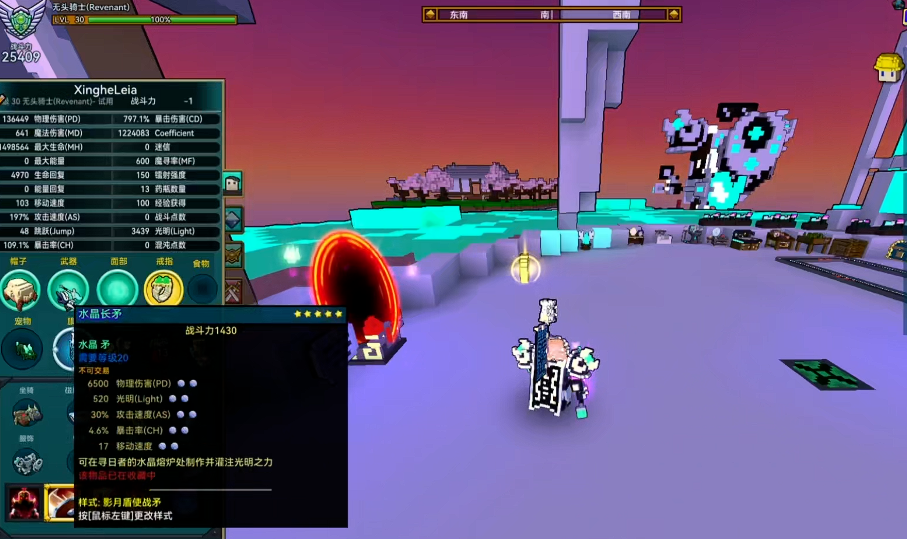The image size is (907, 539).
Task: Open the blue gem side tab
Action: tap(232, 219)
